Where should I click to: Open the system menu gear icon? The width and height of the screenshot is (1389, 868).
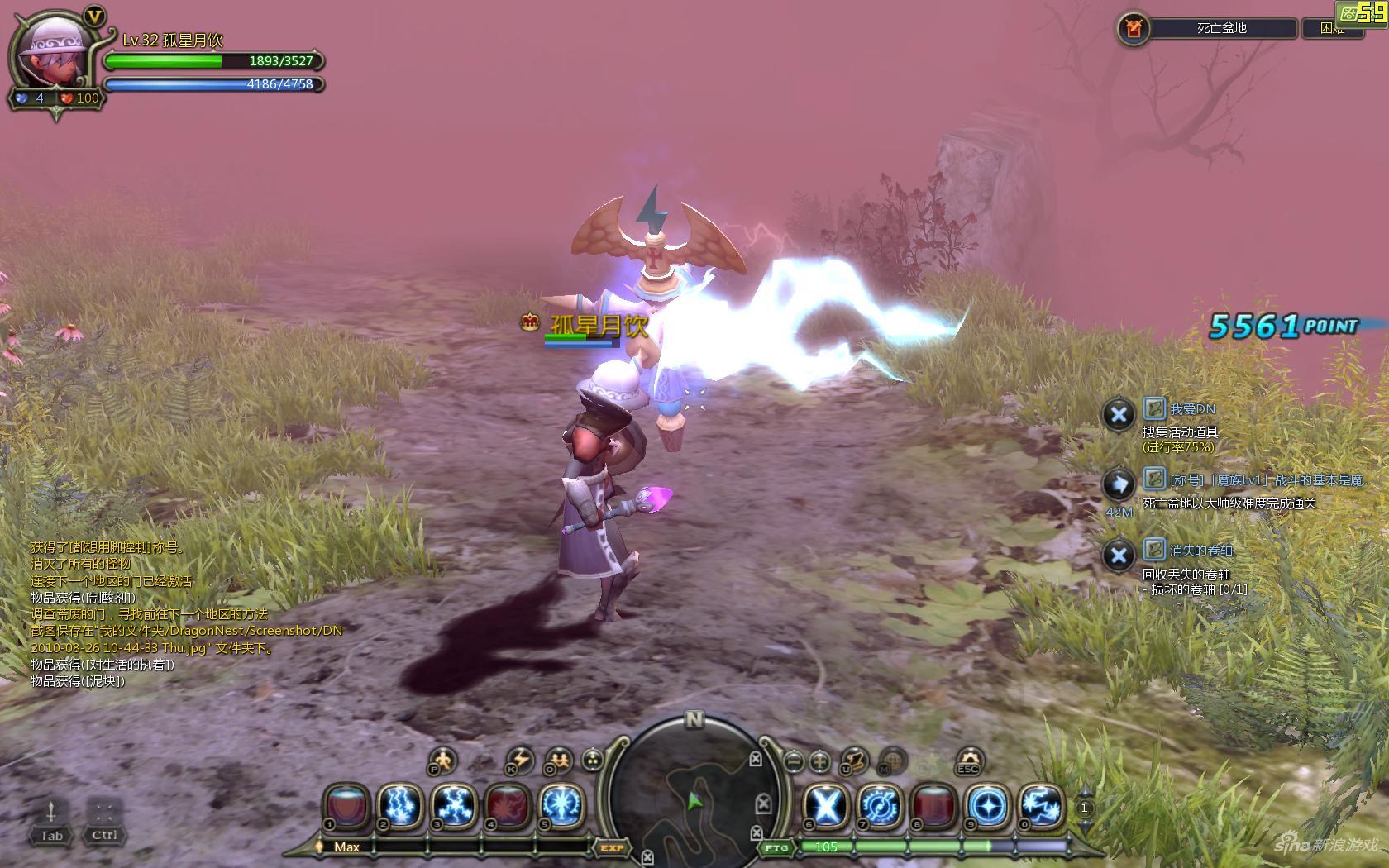click(969, 760)
